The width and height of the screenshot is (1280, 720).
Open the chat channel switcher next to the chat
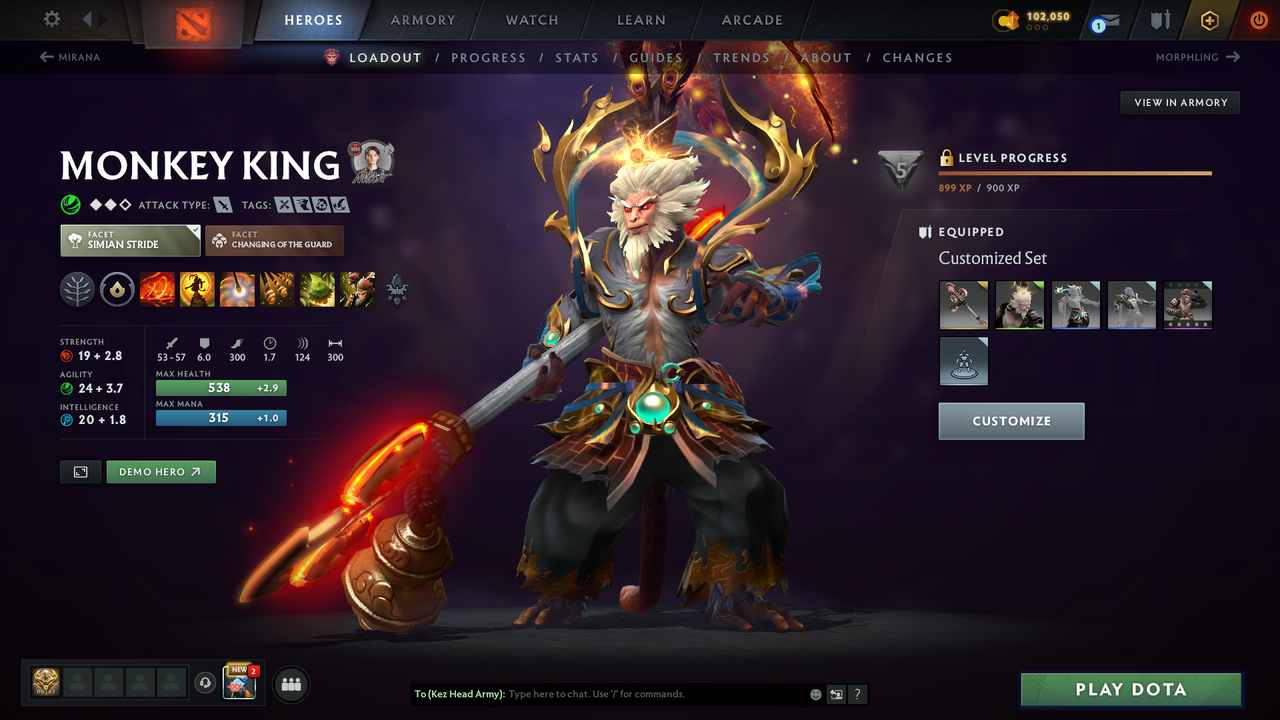point(836,694)
